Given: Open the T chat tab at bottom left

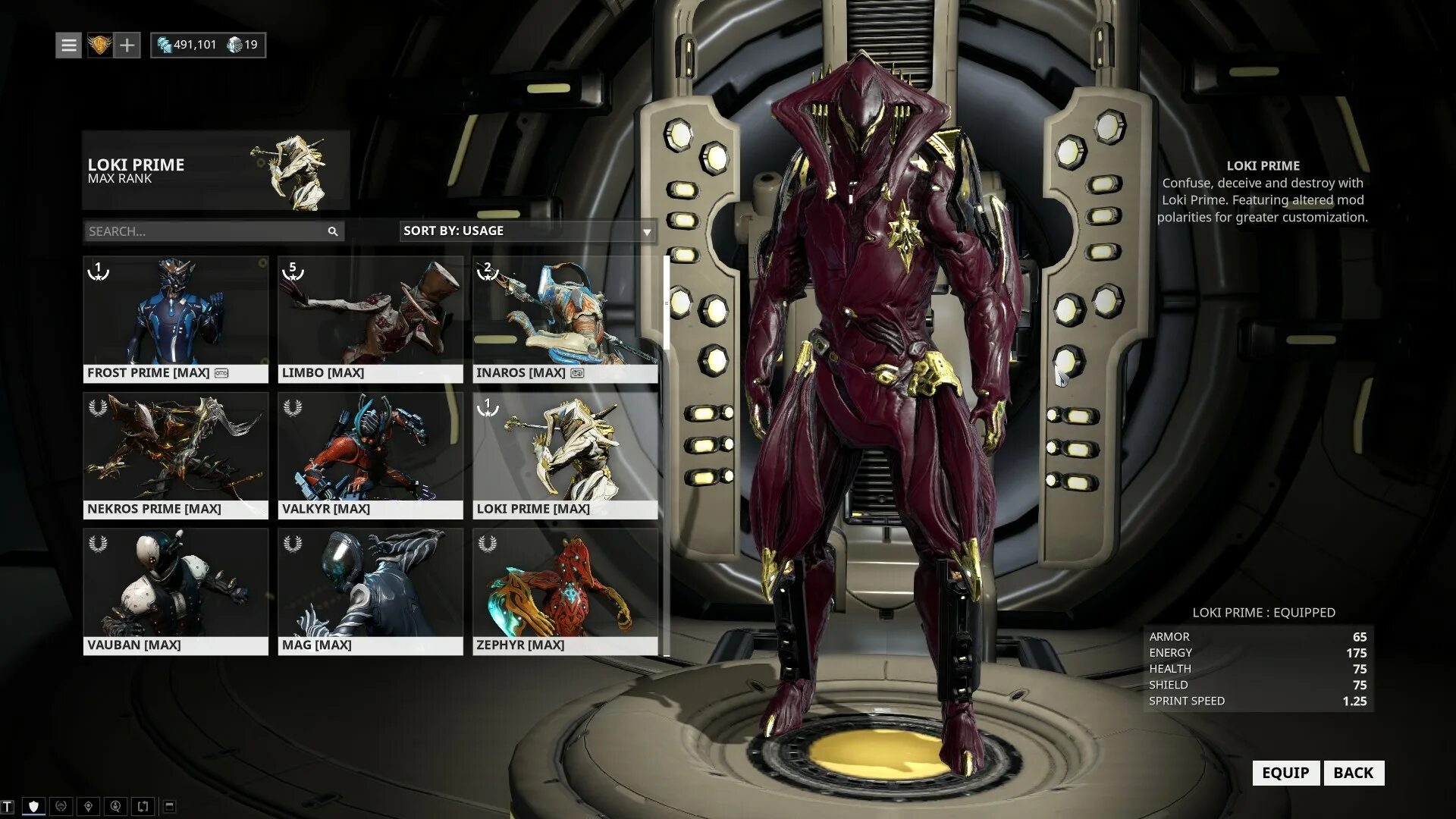Looking at the screenshot, I should [8, 807].
